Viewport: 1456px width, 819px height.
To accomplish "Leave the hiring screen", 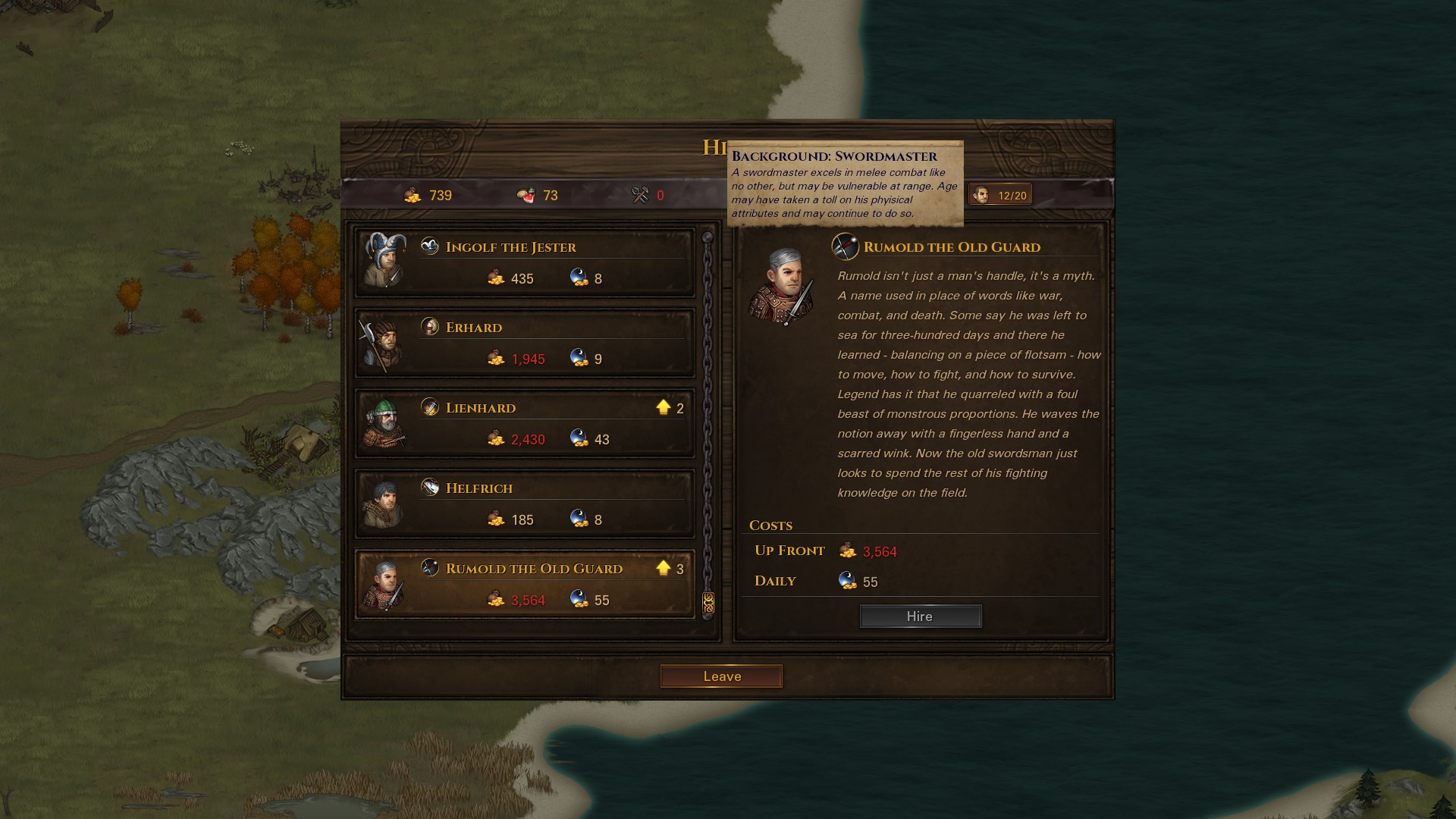I will (x=721, y=676).
